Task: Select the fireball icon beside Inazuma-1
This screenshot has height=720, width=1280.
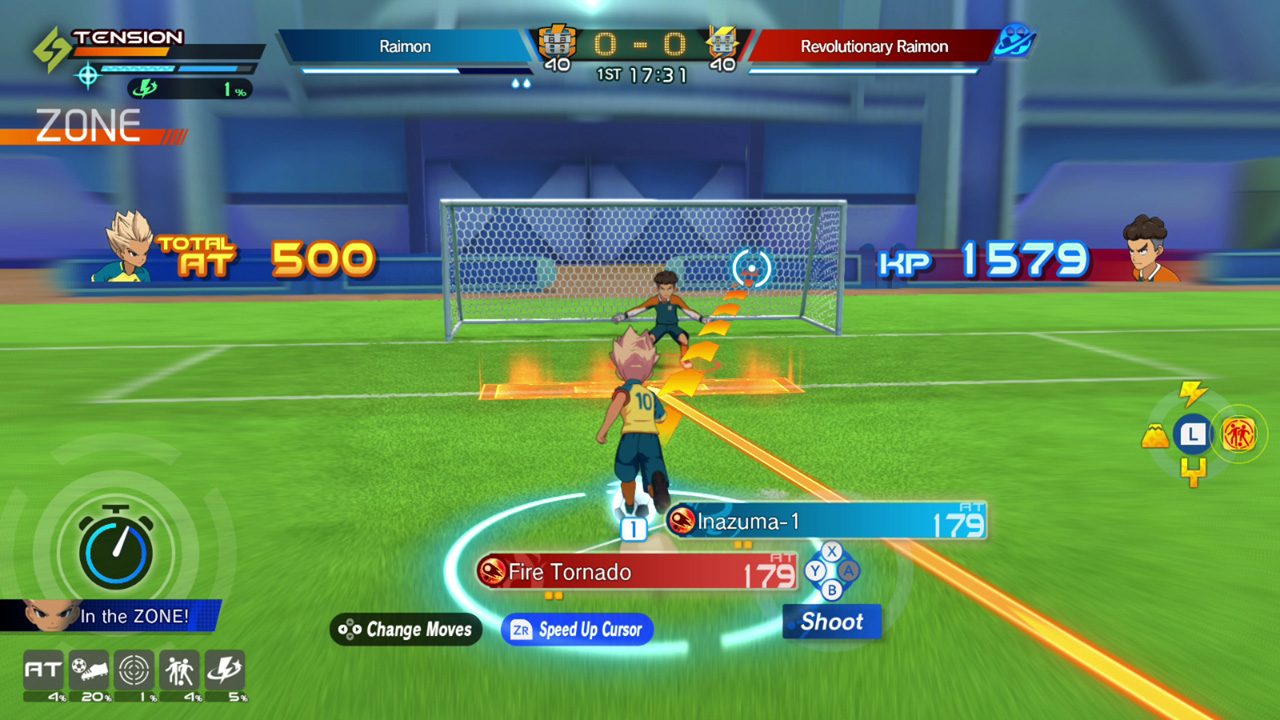Action: (x=681, y=522)
